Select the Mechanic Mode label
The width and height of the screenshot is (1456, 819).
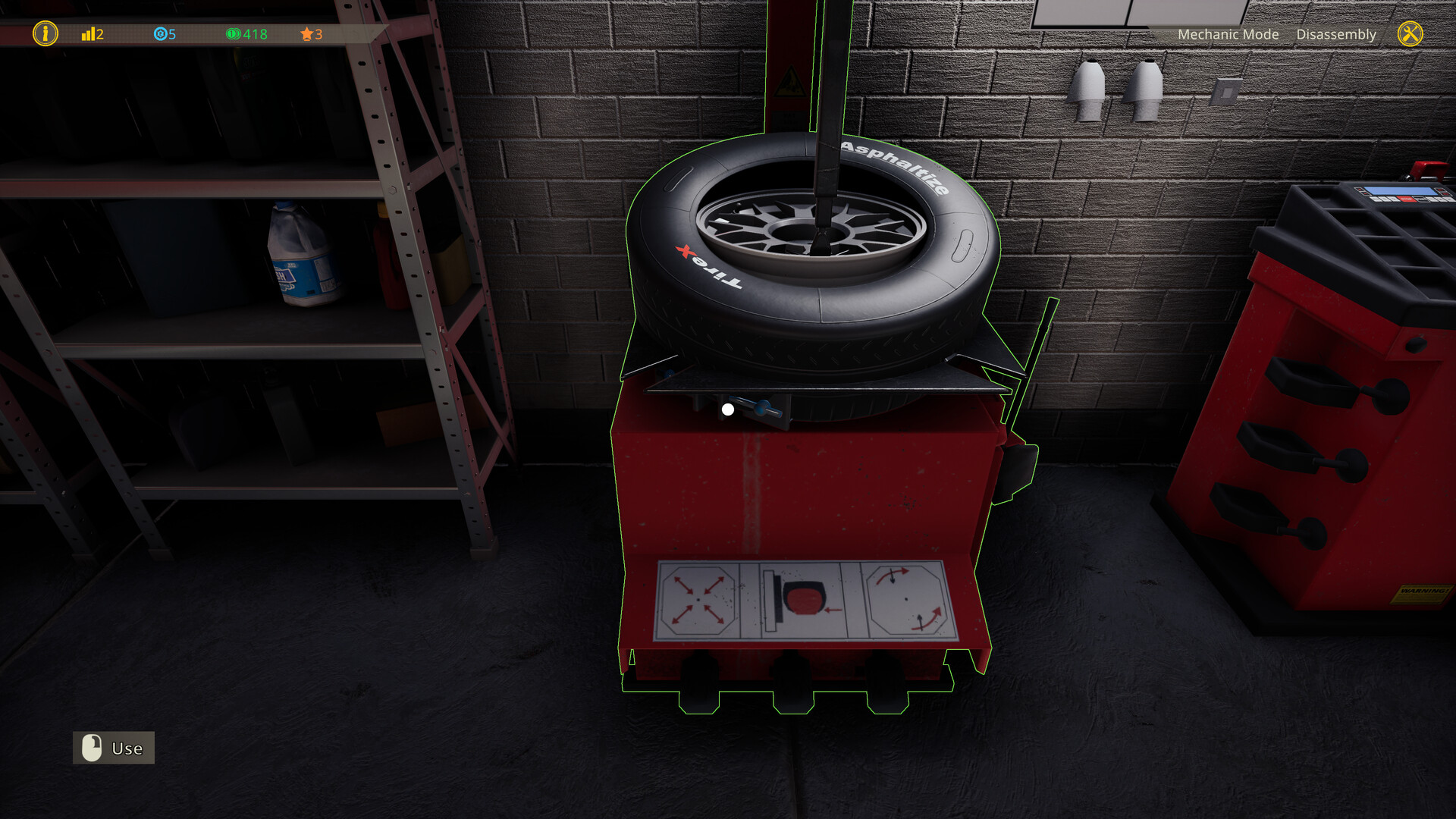click(1228, 34)
